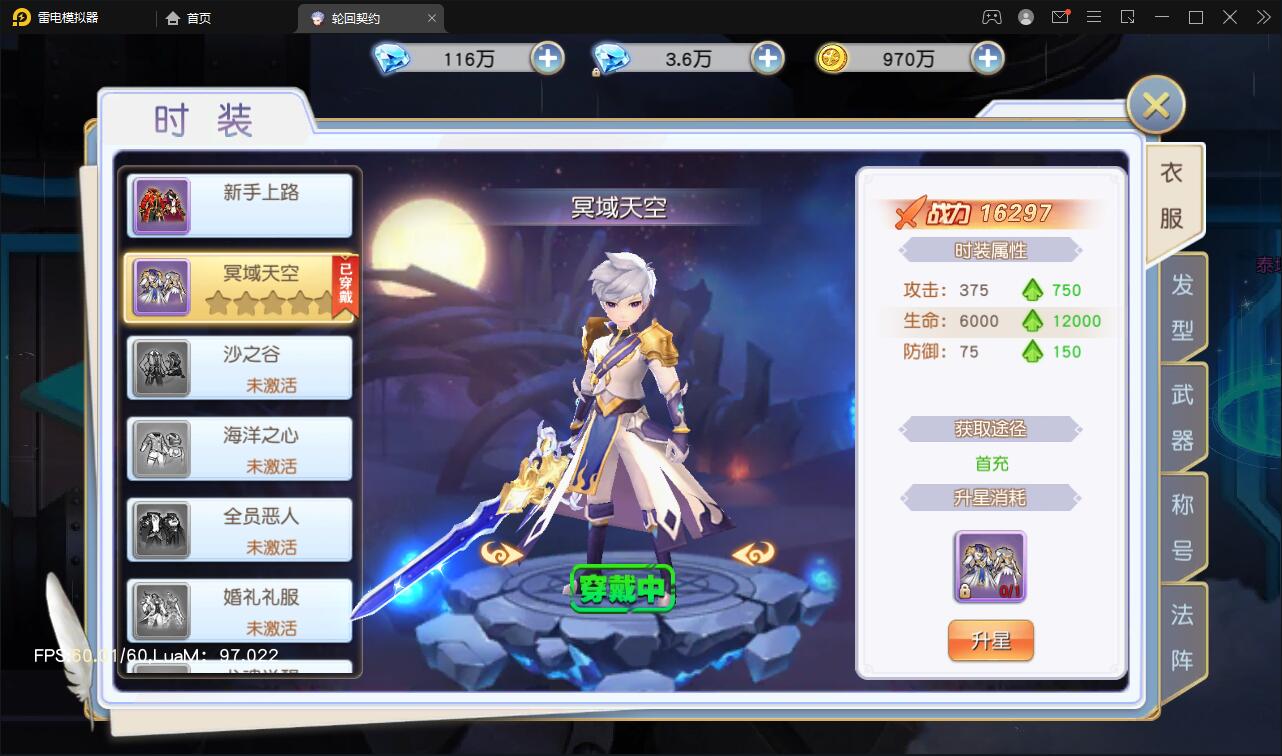The height and width of the screenshot is (756, 1282).
Task: Click the screenshot/capture icon in the titlebar
Action: (x=1129, y=17)
